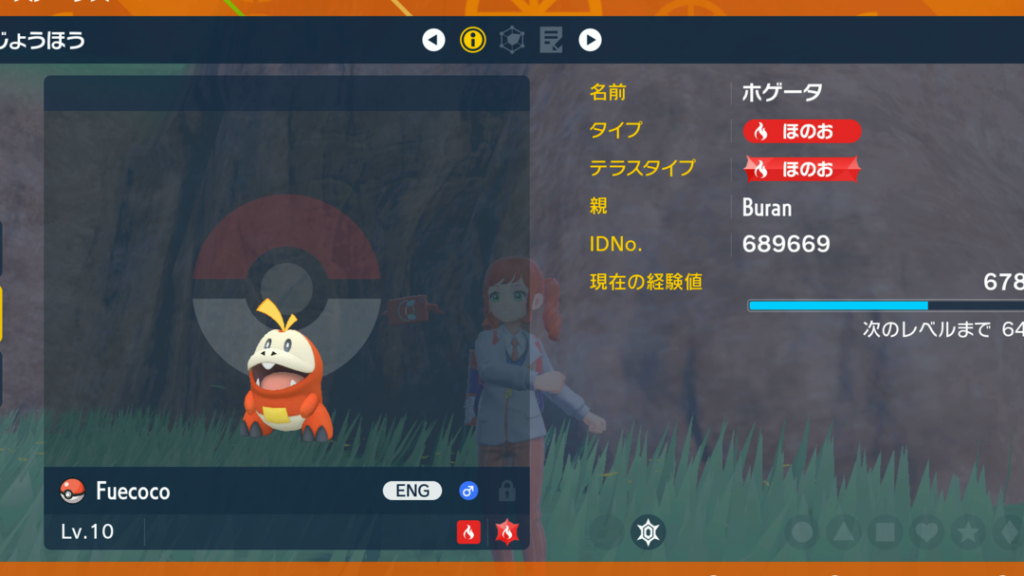Click the ENG language tag
Image resolution: width=1024 pixels, height=576 pixels.
[412, 491]
